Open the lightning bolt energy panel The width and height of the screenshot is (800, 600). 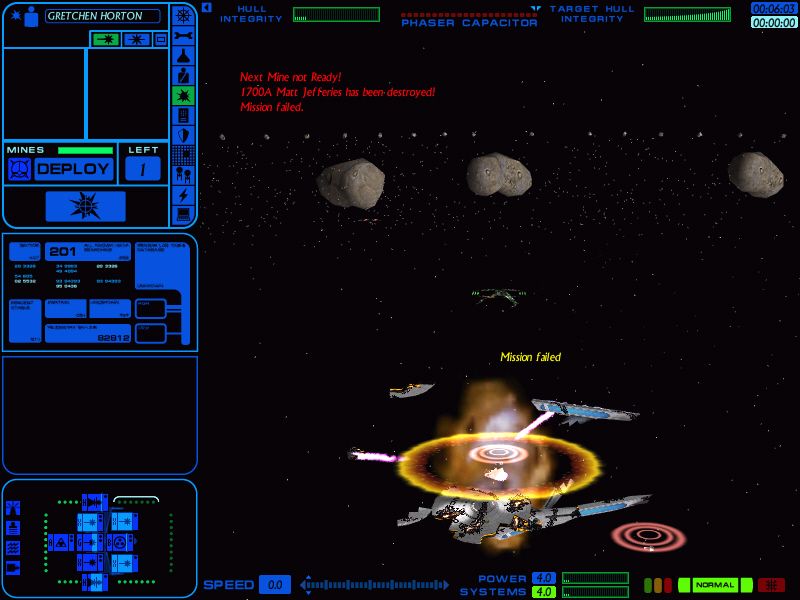[x=184, y=194]
